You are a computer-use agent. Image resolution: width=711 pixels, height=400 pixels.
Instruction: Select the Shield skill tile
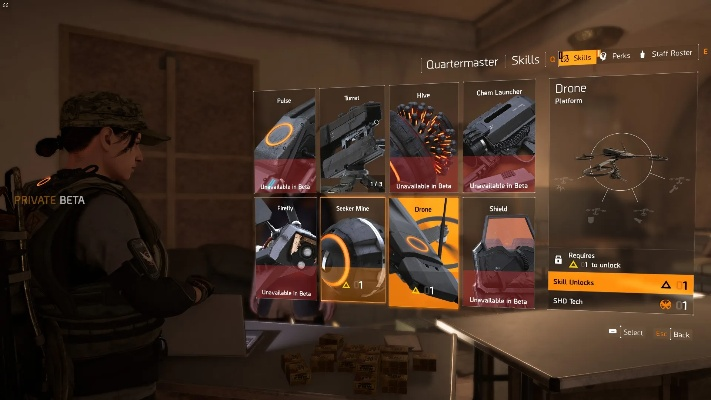pyautogui.click(x=497, y=250)
